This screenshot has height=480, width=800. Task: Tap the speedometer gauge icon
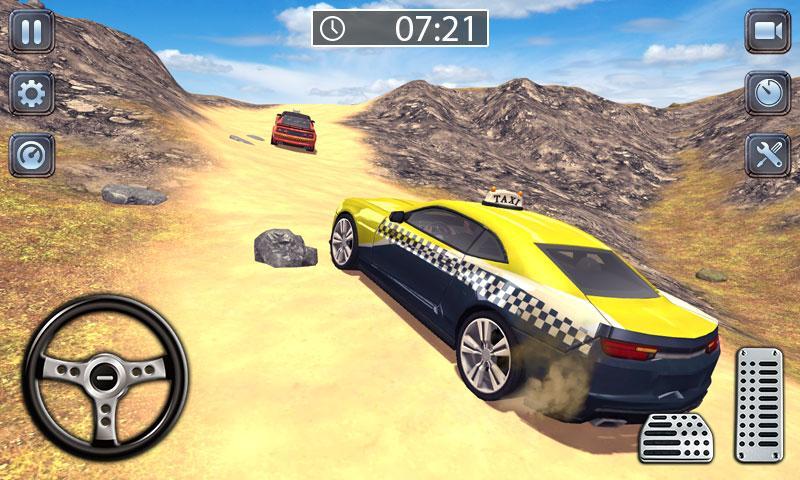32,155
